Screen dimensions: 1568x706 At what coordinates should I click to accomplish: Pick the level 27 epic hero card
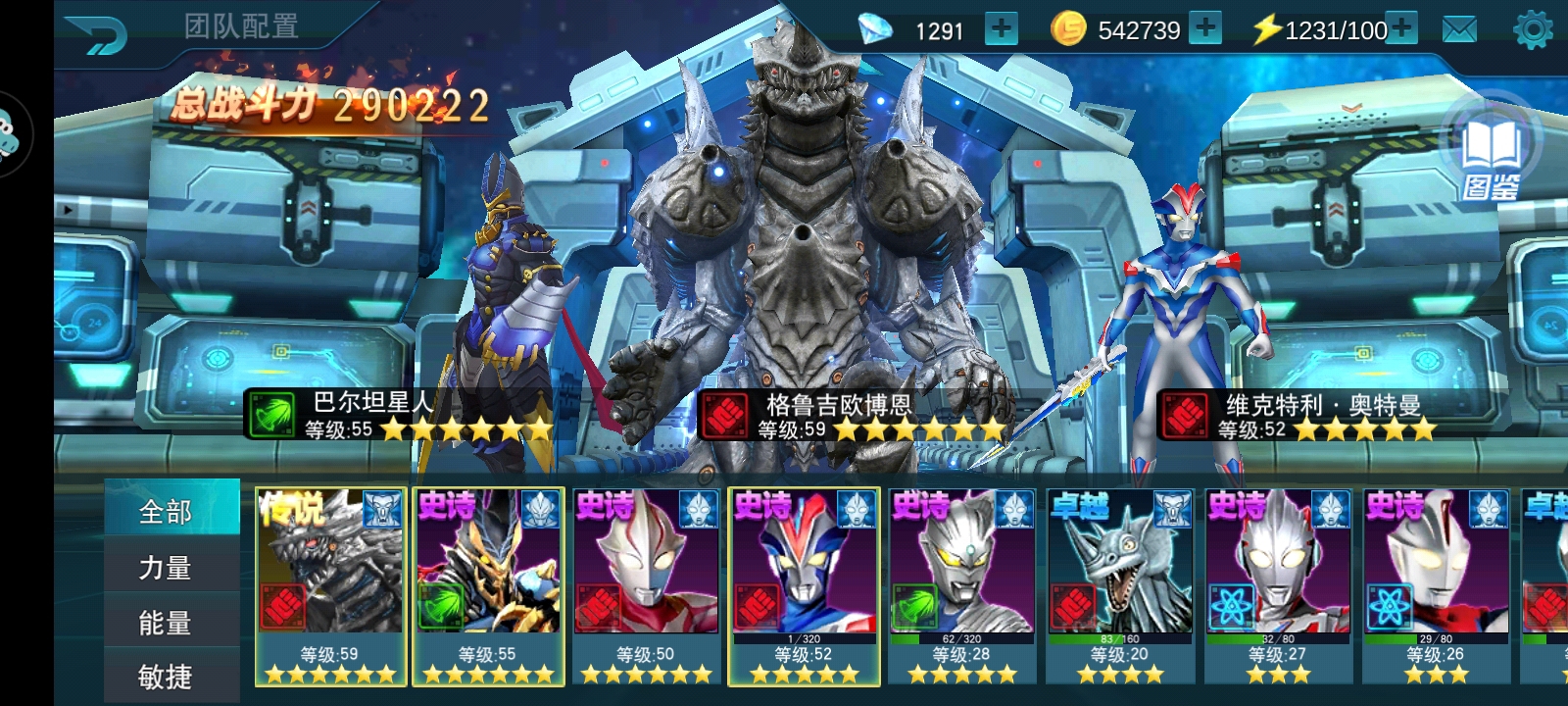[x=1278, y=585]
